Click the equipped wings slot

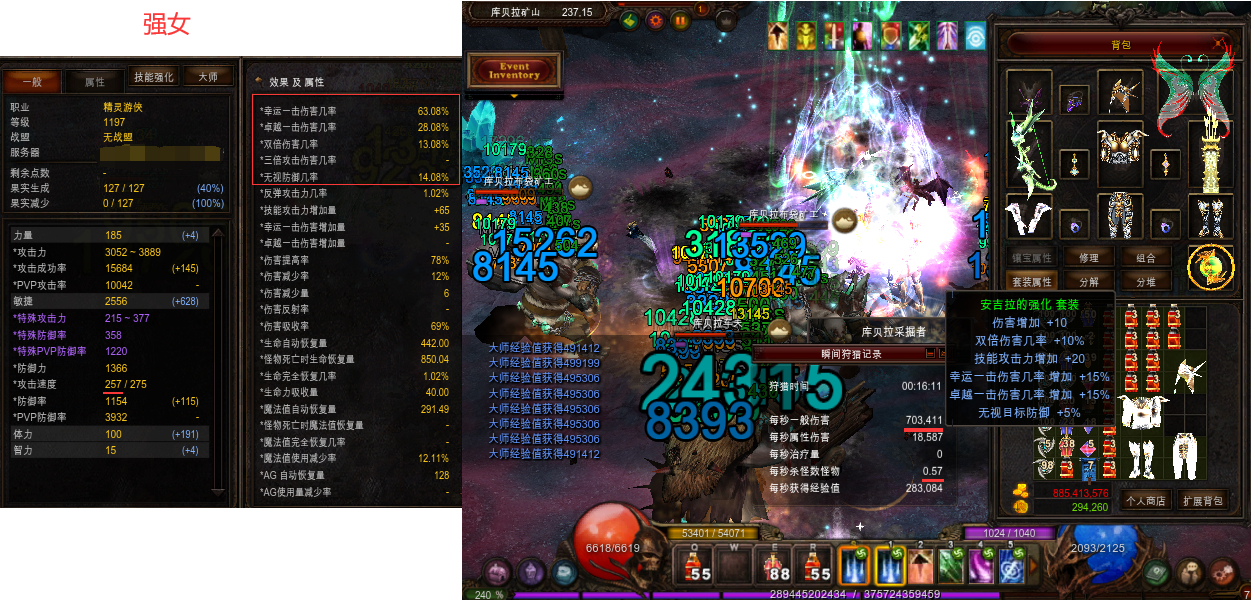[1192, 88]
